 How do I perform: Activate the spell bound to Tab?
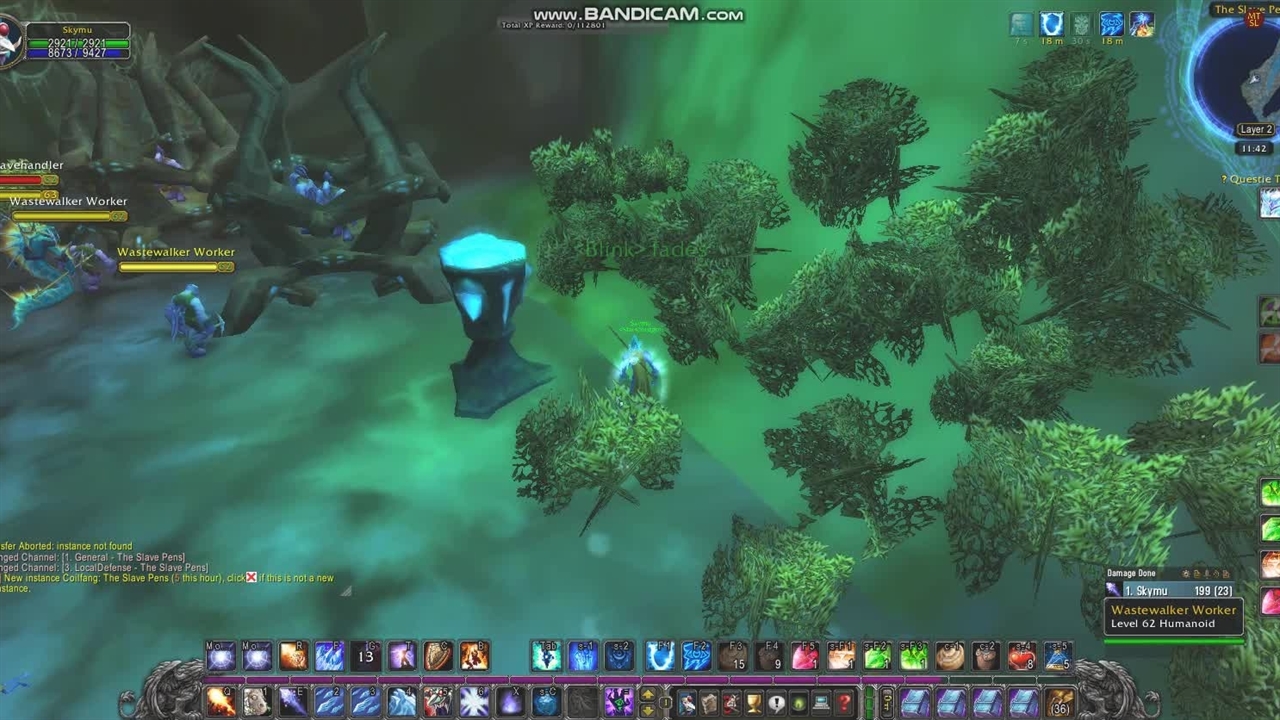tap(546, 656)
